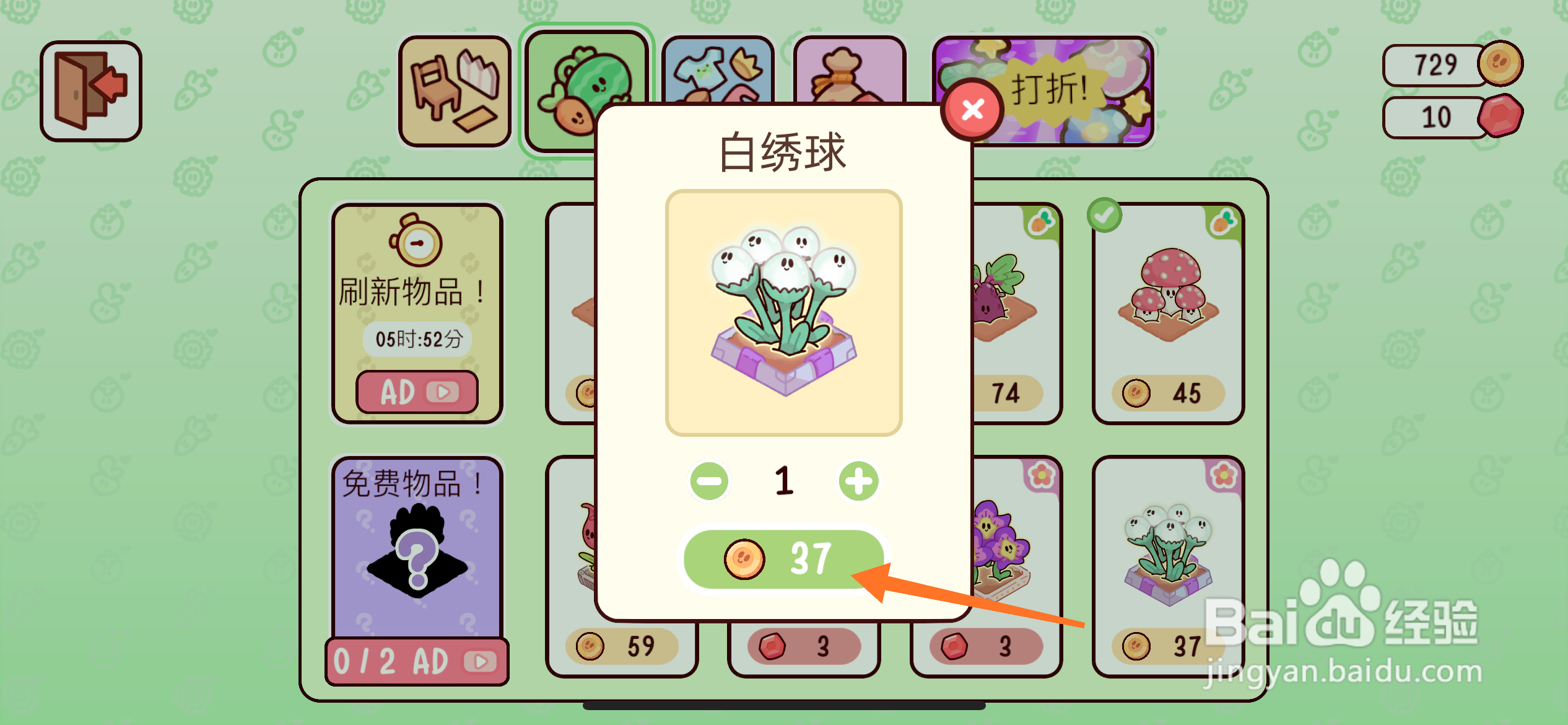Decrease quantity with the minus button

coord(710,480)
